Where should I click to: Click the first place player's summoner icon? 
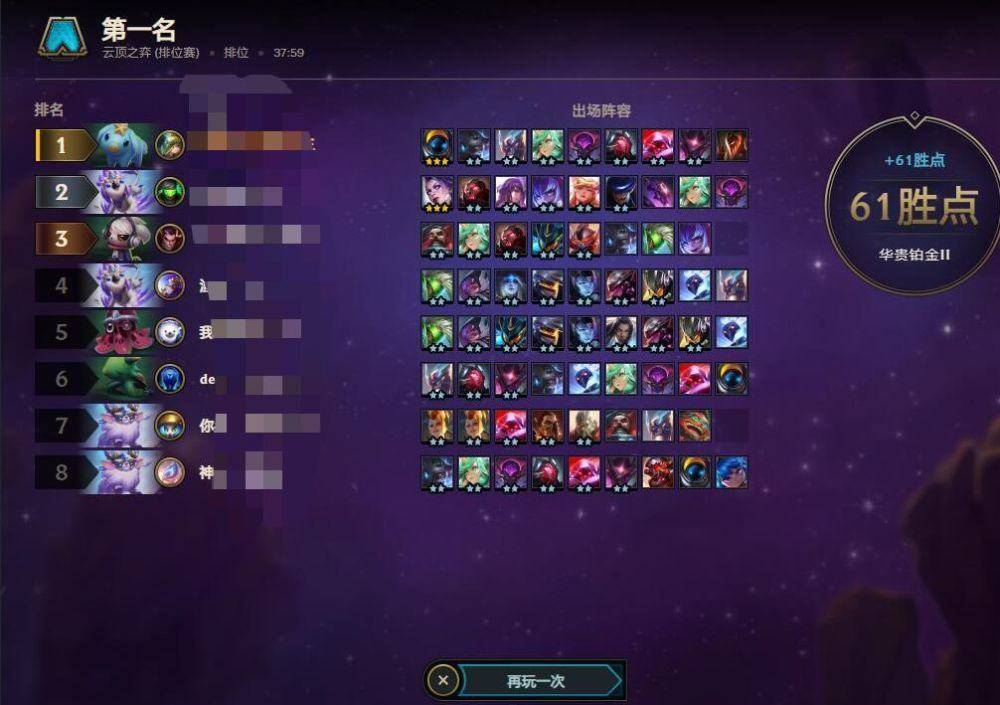[170, 145]
